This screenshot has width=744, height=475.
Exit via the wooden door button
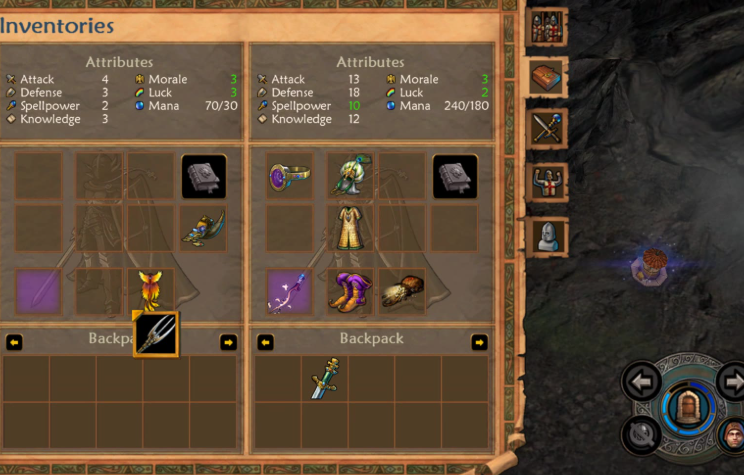686,408
